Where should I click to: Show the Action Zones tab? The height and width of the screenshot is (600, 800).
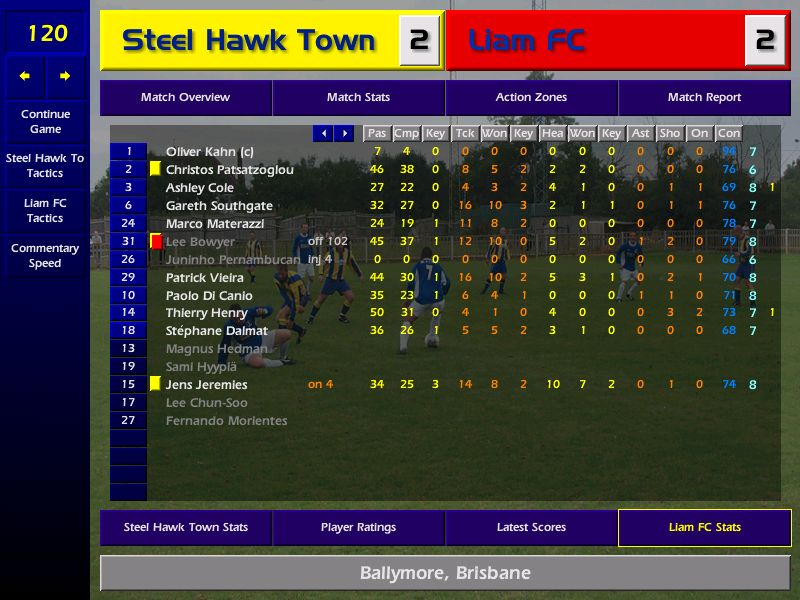(531, 98)
